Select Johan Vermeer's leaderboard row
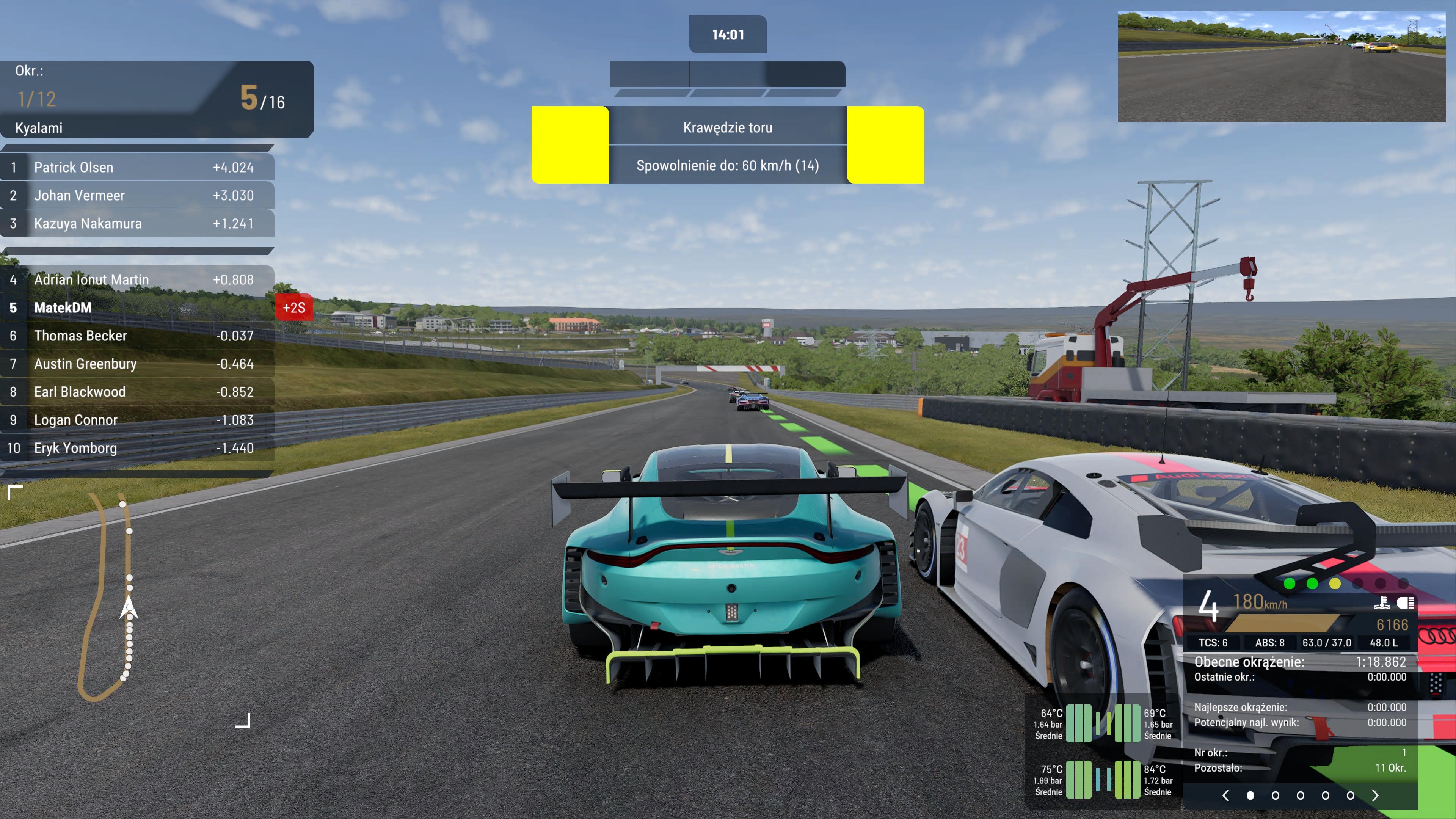The height and width of the screenshot is (819, 1456). pos(137,196)
